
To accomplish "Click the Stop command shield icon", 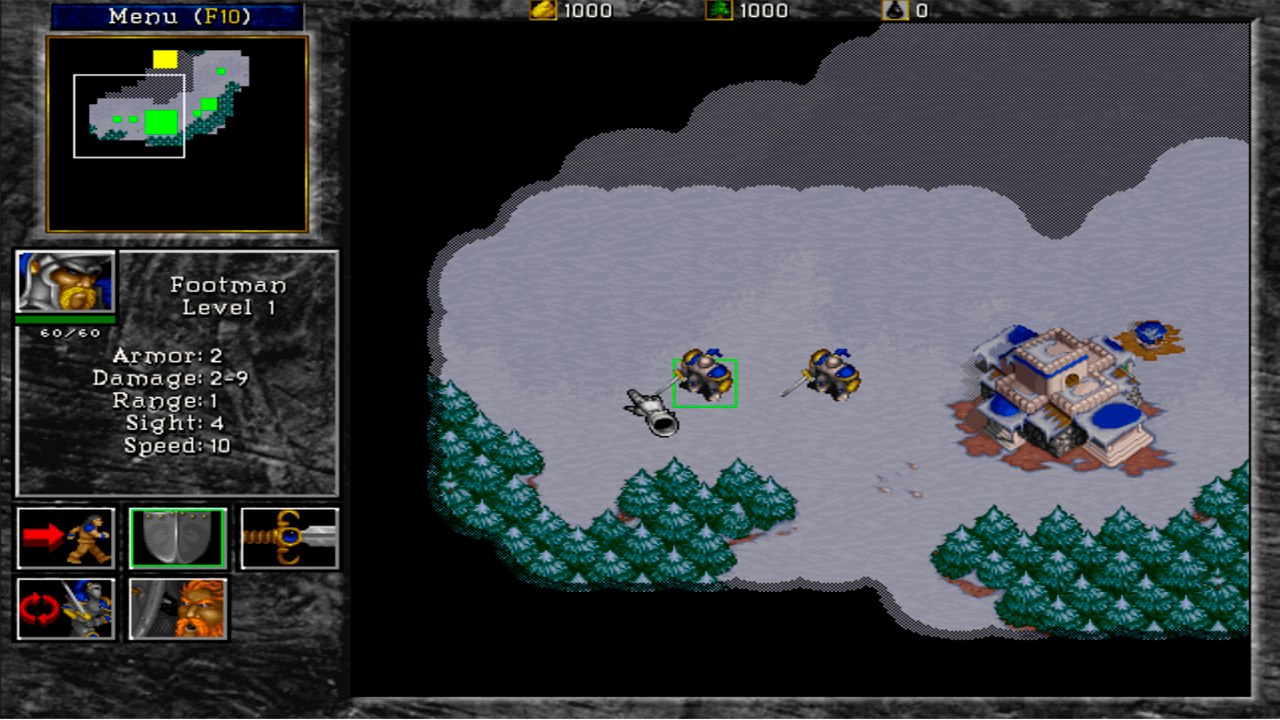I will (x=177, y=538).
